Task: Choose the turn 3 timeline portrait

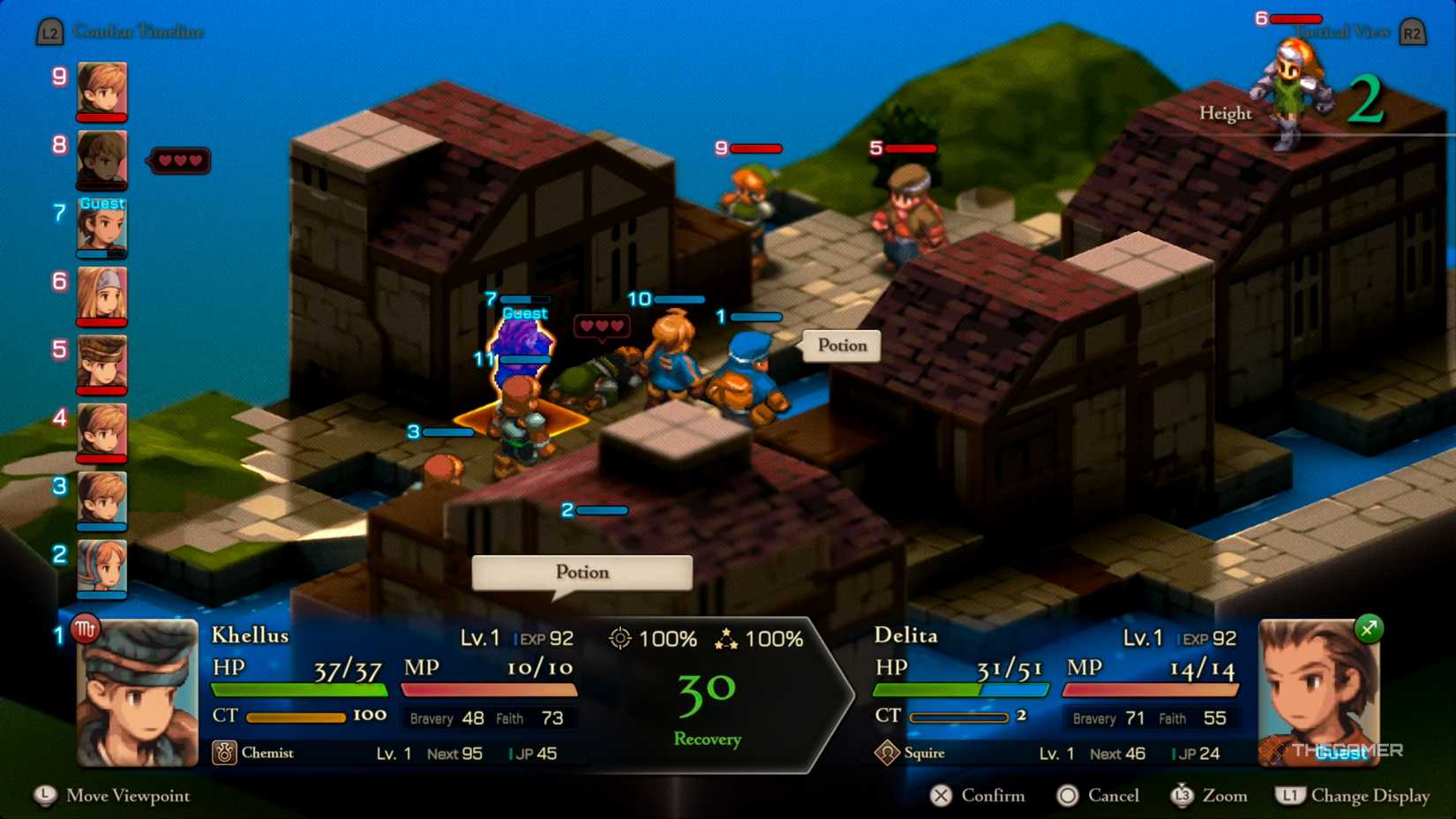Action: [x=101, y=500]
